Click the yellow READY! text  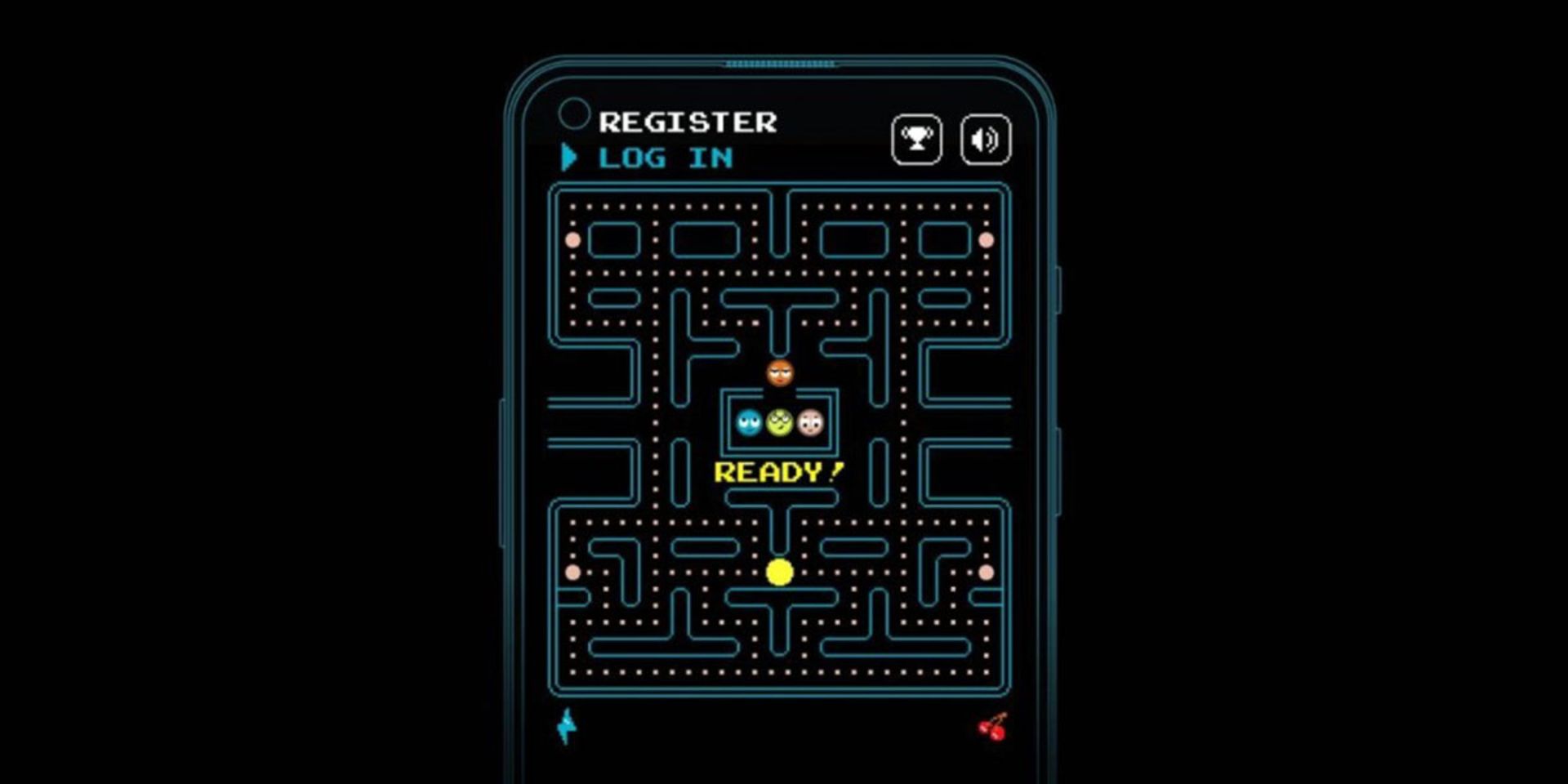coord(778,472)
